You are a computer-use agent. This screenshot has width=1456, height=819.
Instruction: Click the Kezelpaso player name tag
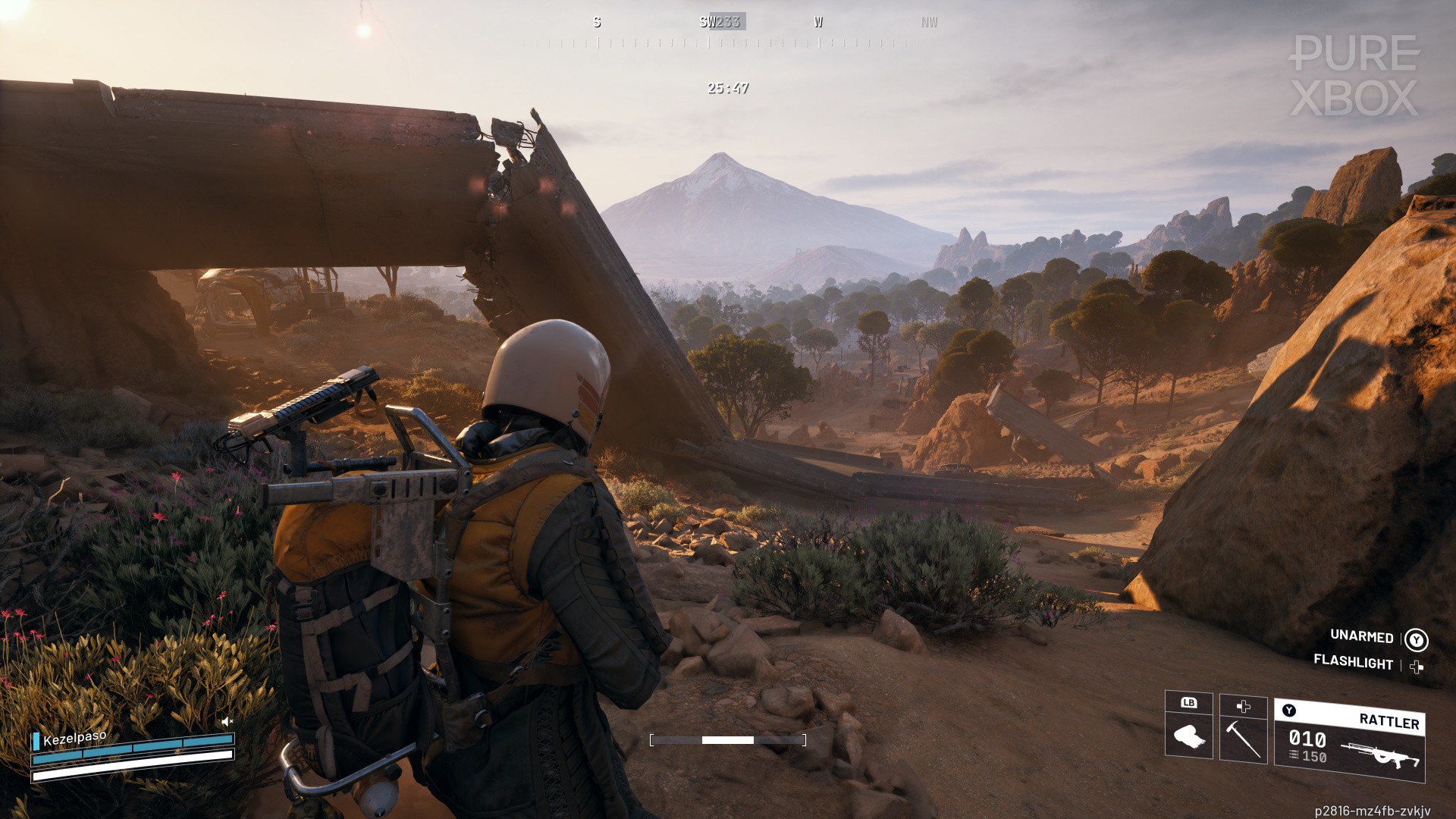click(x=74, y=738)
